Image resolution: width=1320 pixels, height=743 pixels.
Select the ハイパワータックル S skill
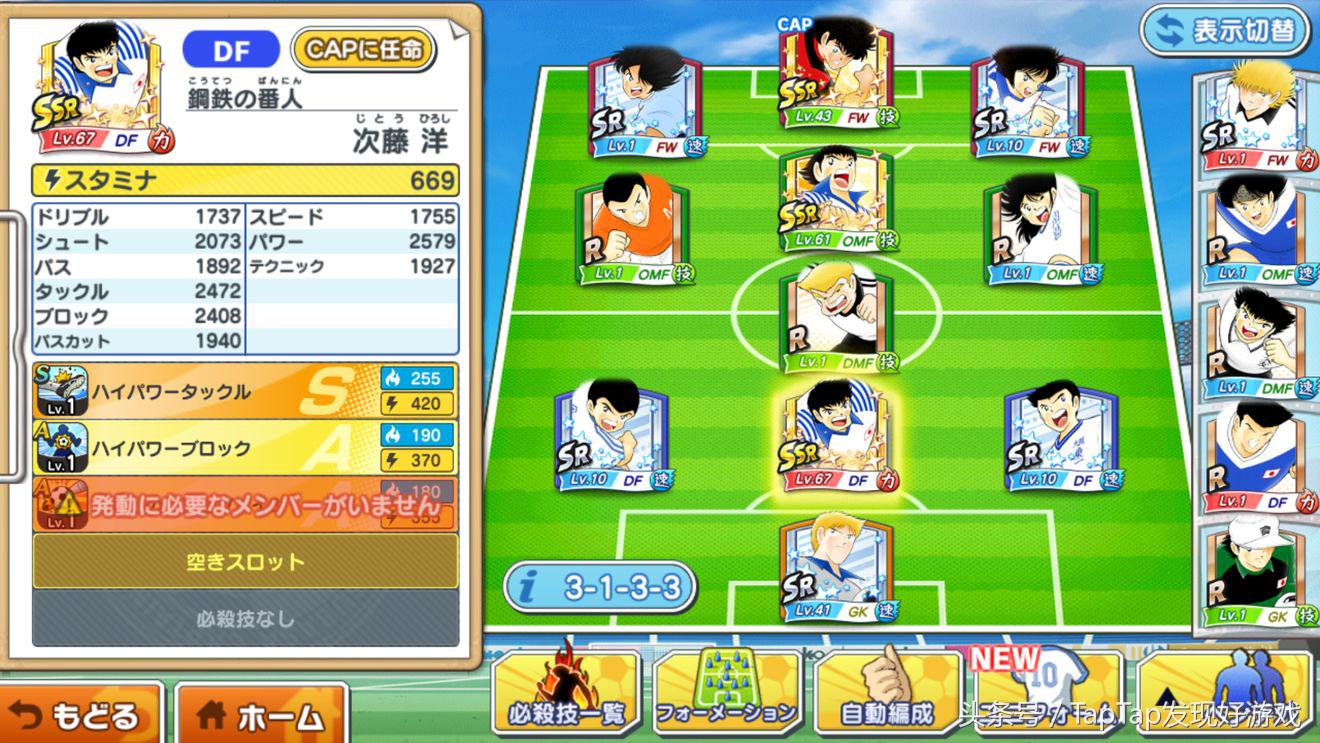tap(245, 391)
